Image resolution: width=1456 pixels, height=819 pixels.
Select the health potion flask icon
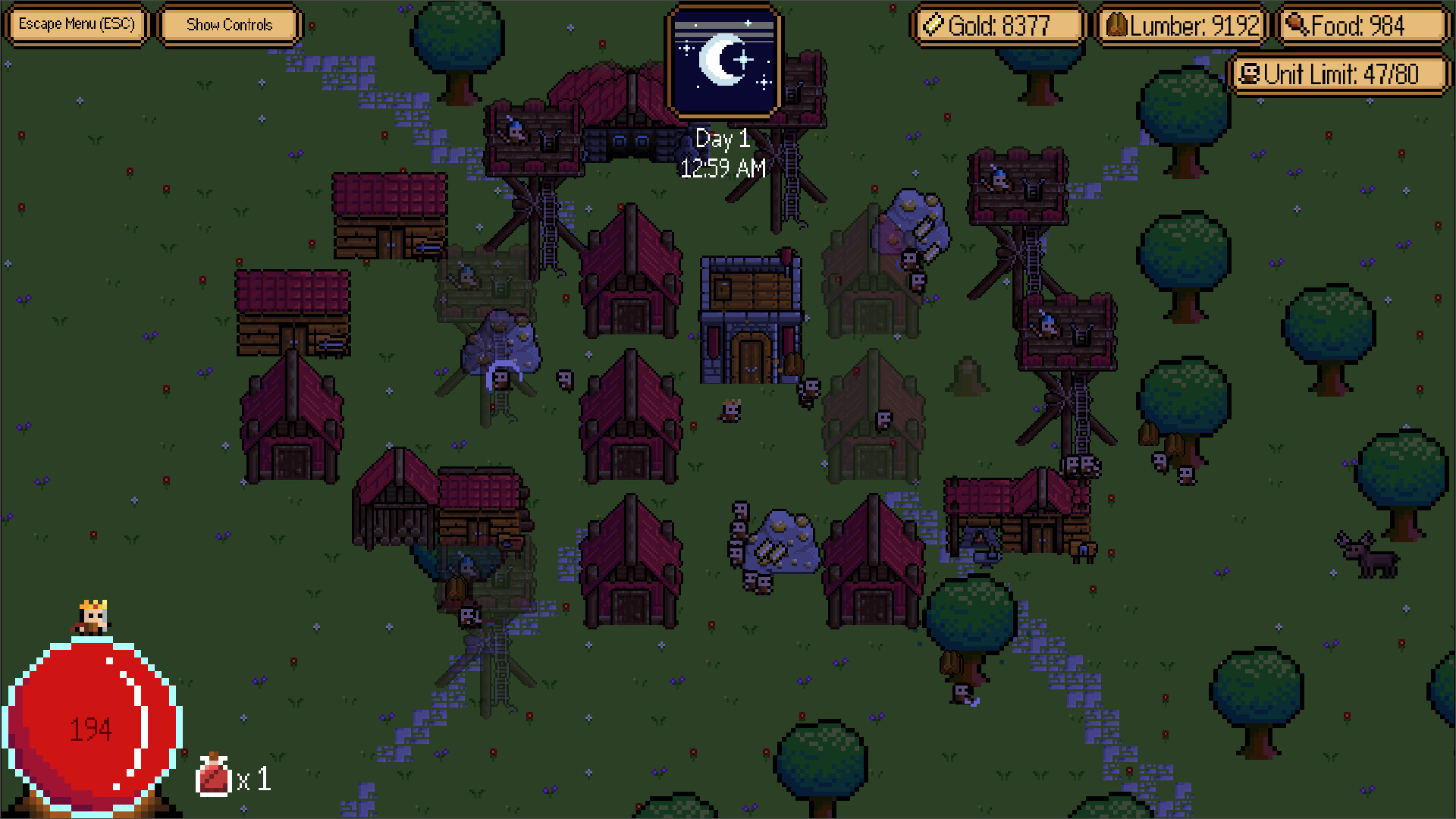[212, 777]
